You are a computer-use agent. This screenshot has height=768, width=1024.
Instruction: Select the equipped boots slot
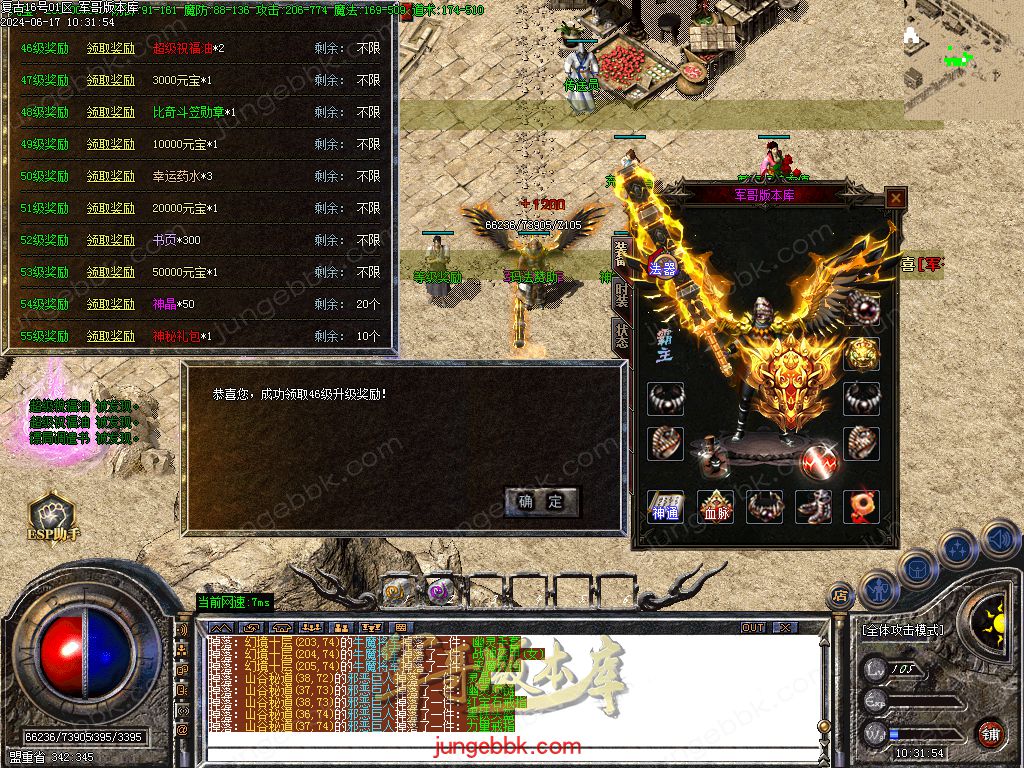click(814, 507)
